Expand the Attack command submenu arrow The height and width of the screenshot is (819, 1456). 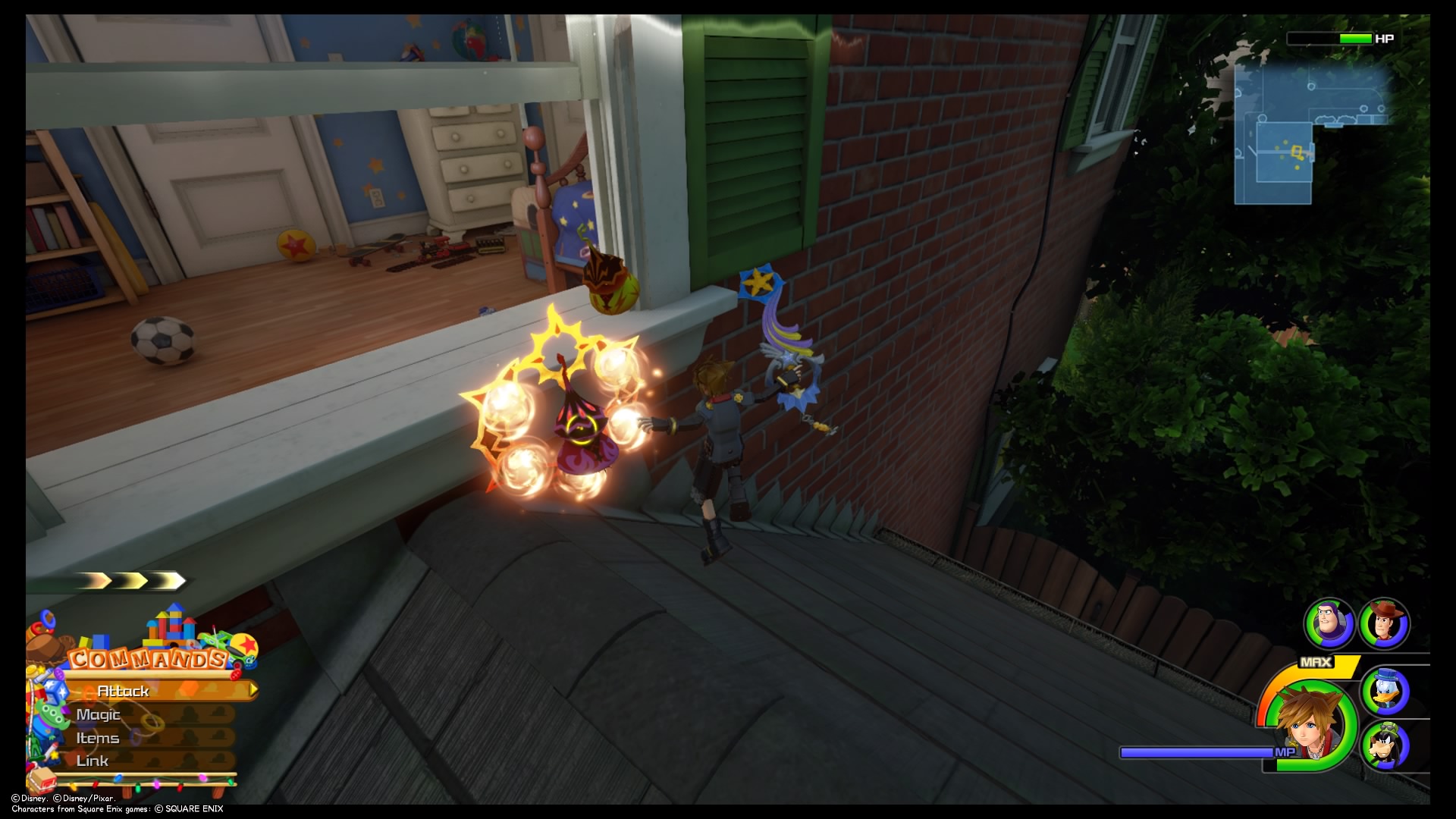click(252, 691)
